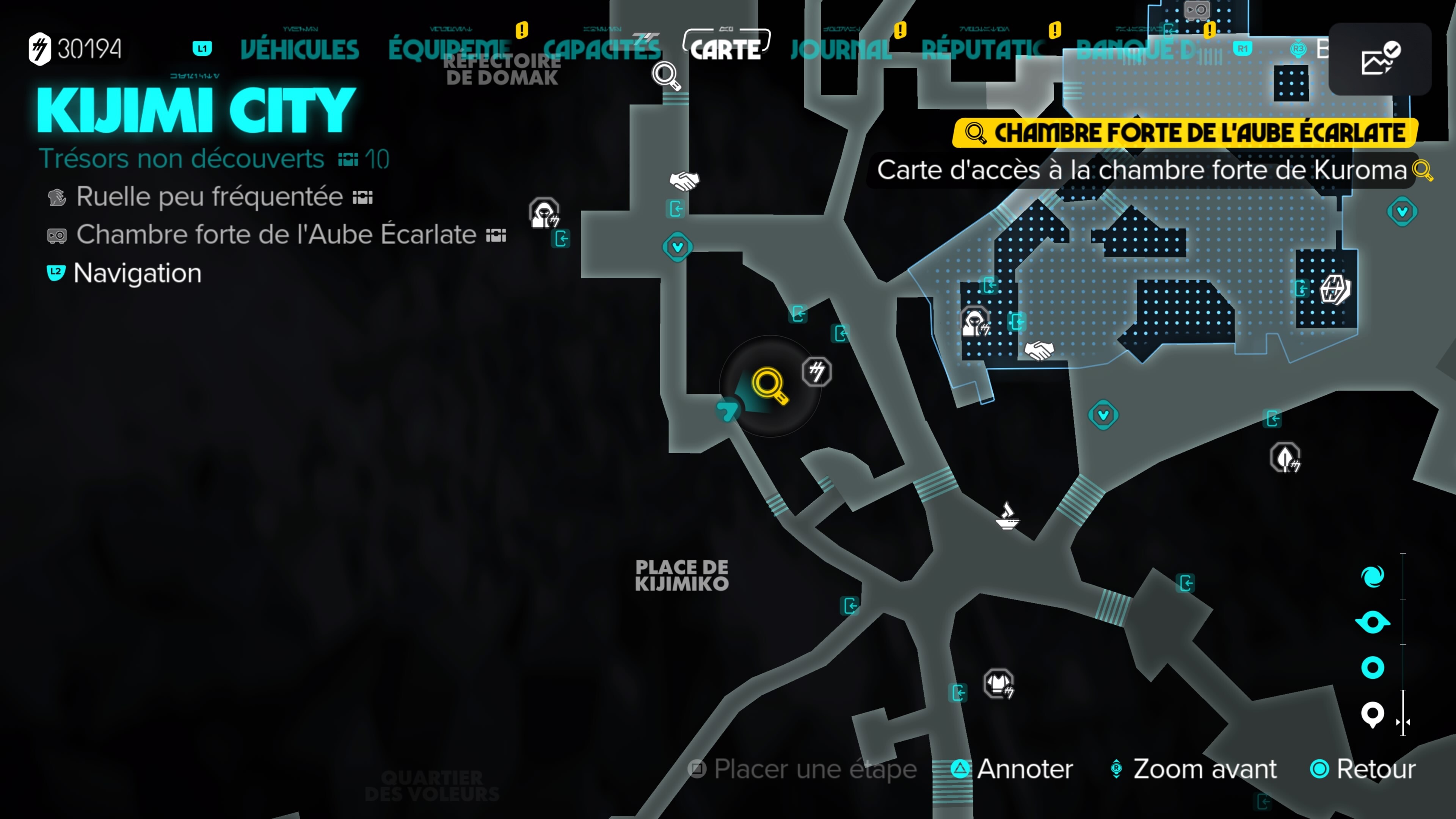Select the Crimson Dawn vault emblem marker
Viewport: 1456px width, 819px height.
(1335, 290)
